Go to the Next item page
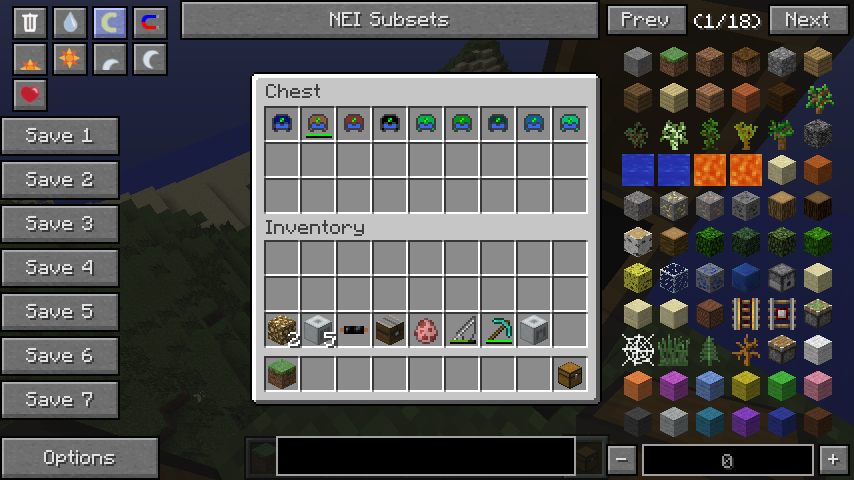854x480 pixels. 806,20
